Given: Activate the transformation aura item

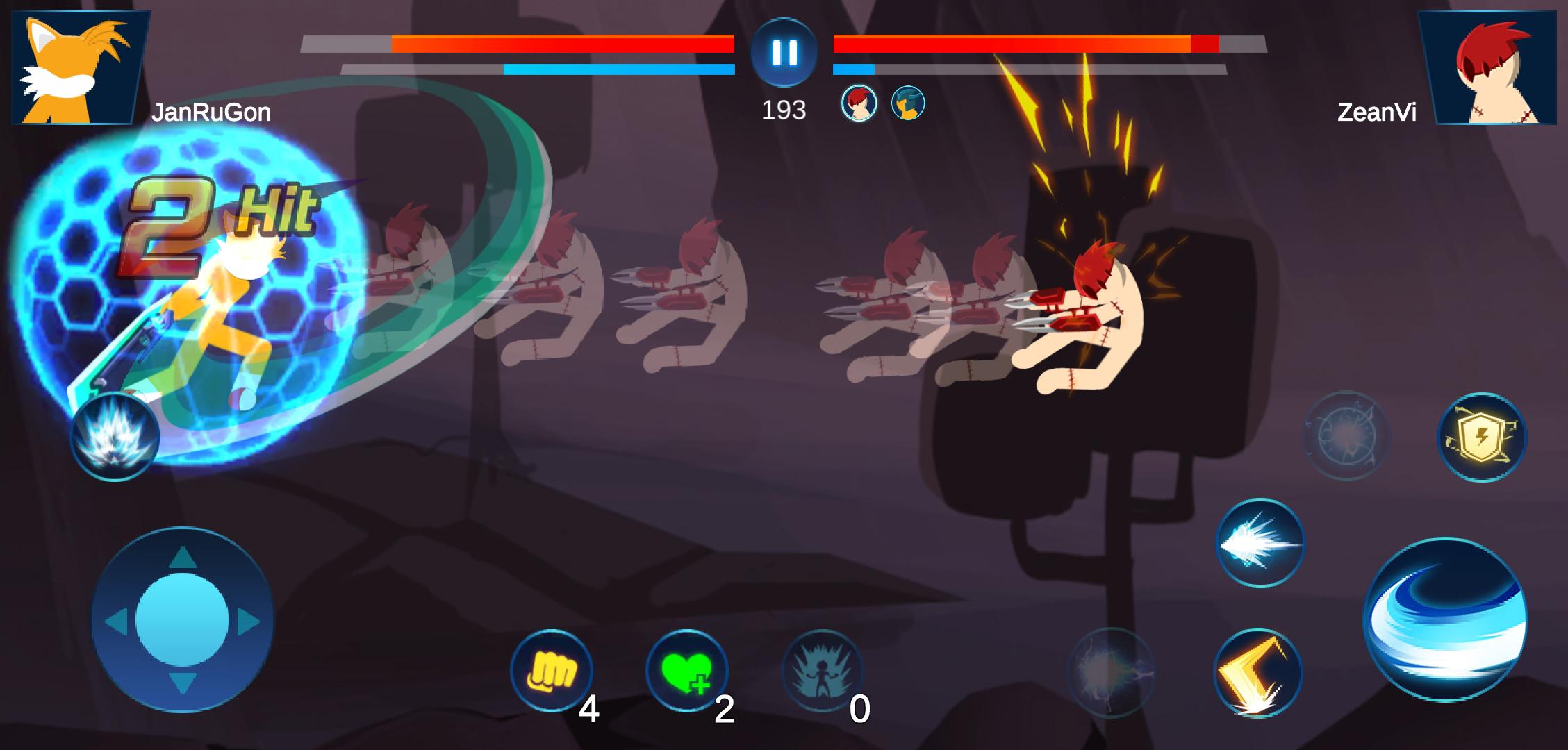Looking at the screenshot, I should point(823,672).
